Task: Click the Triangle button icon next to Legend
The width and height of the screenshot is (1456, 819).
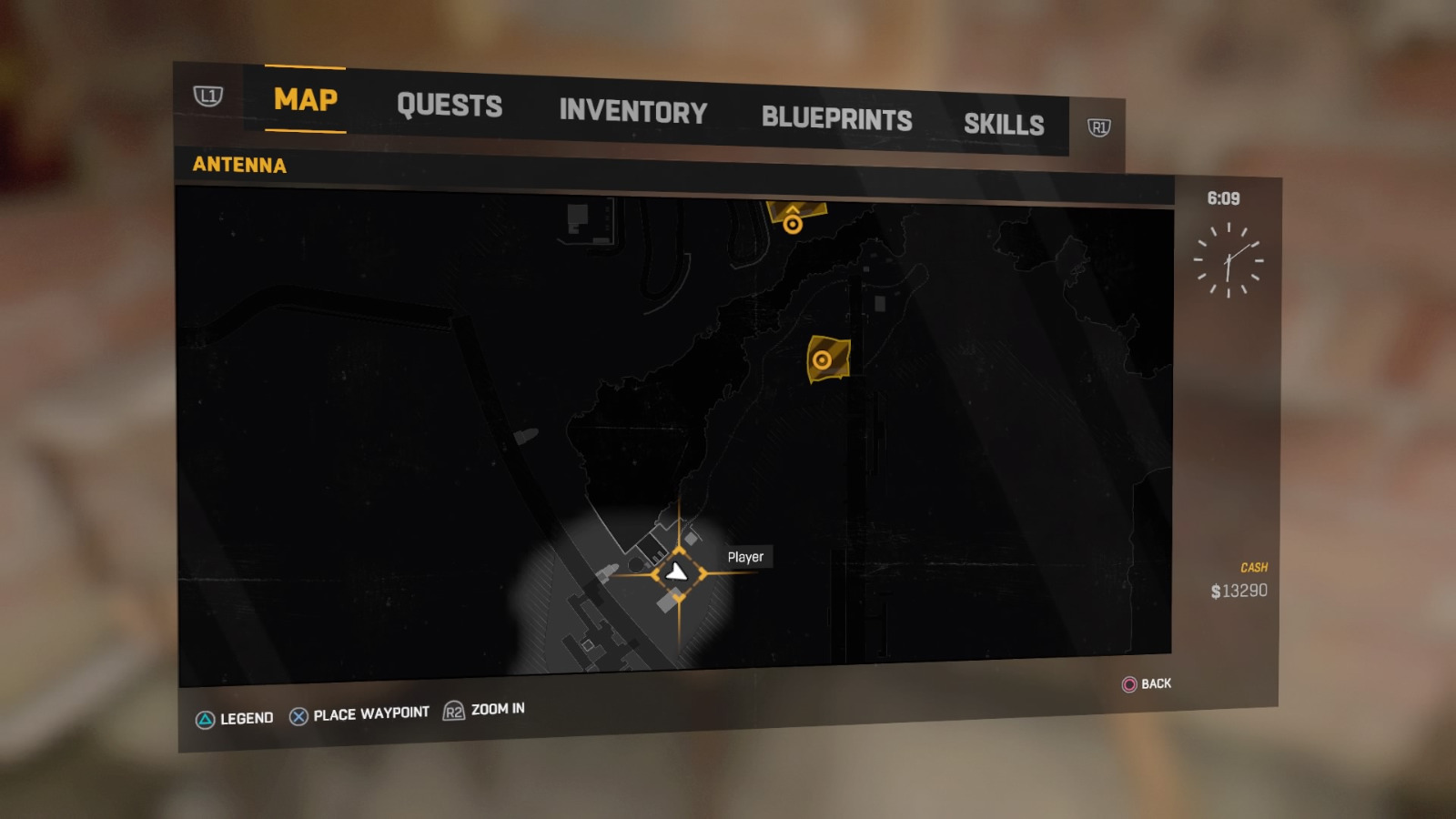Action: click(204, 718)
